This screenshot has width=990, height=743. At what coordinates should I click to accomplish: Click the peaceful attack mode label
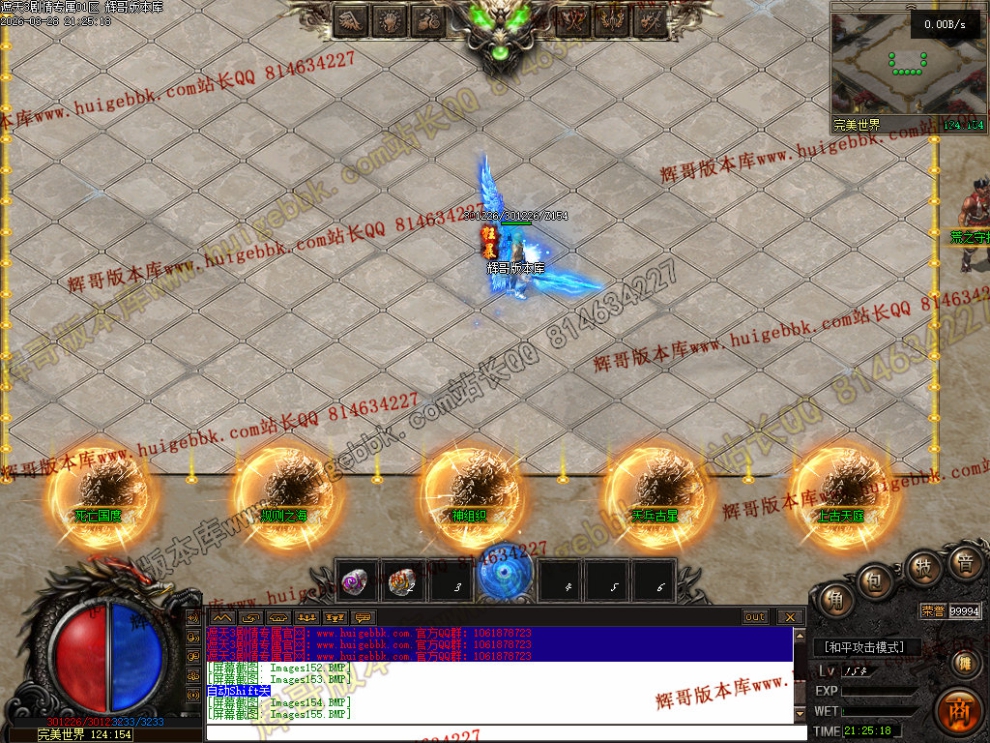(x=865, y=647)
